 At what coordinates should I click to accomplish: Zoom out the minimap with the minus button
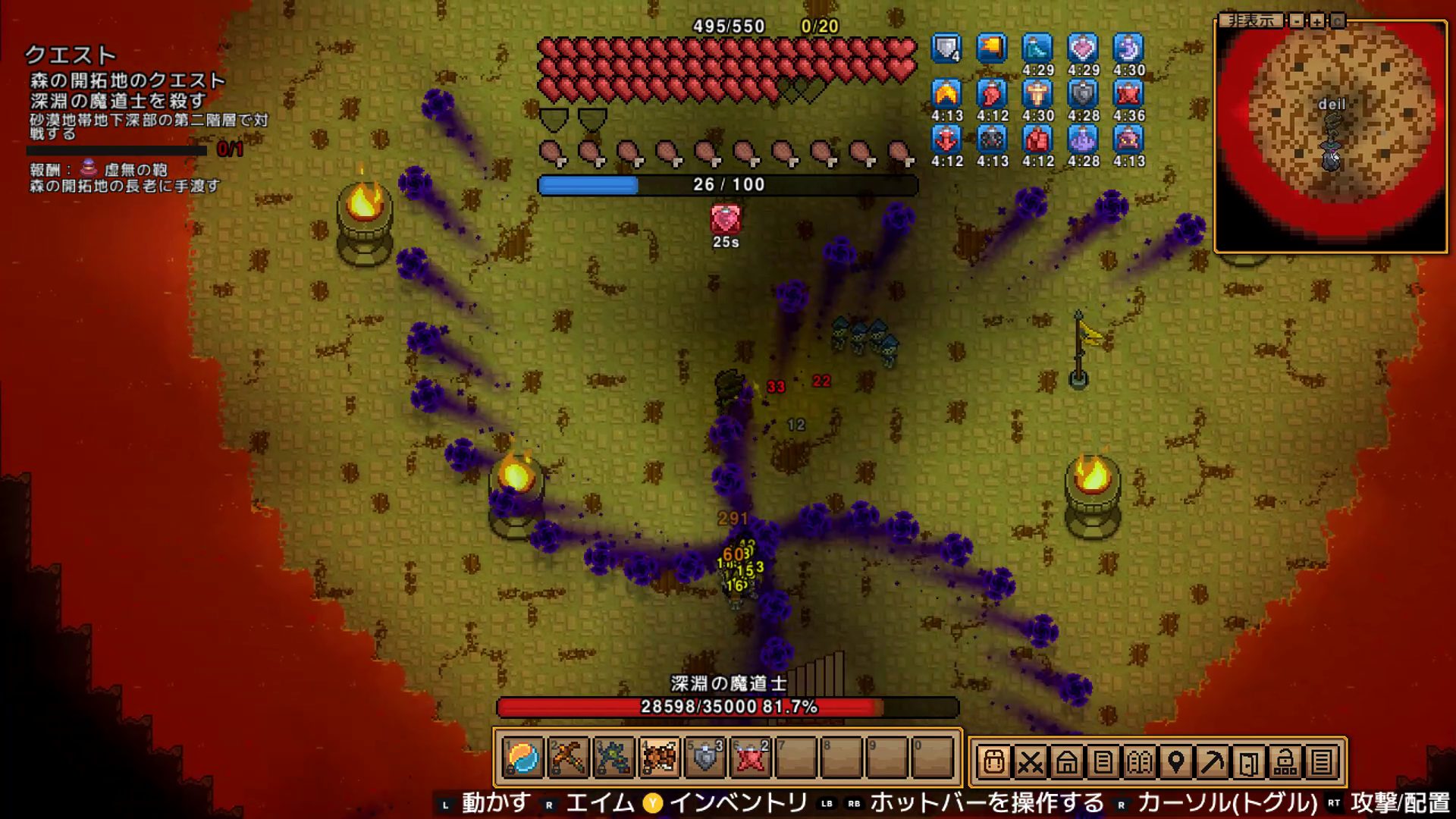point(1297,20)
